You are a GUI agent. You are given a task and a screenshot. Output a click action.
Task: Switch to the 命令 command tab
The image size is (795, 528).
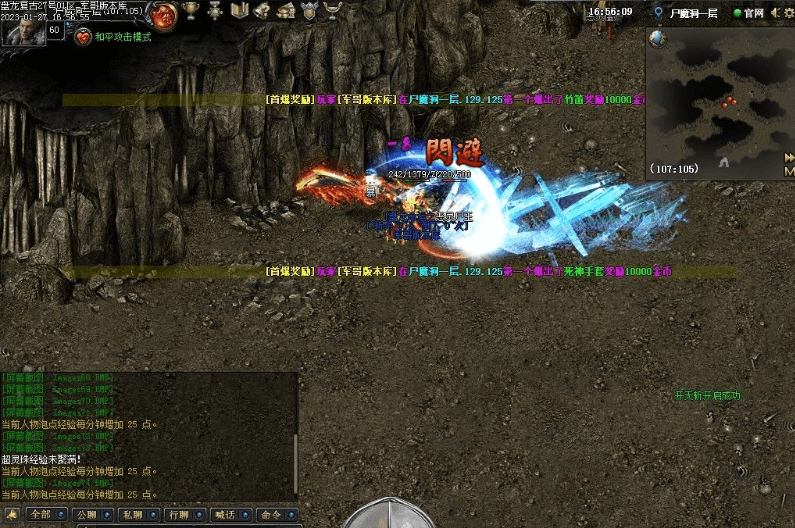[269, 514]
